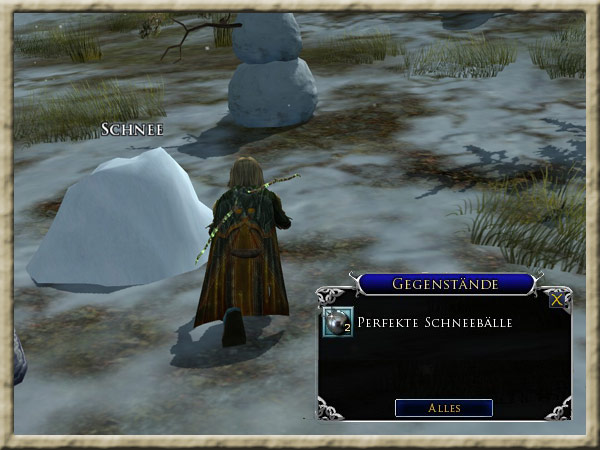
Task: Close the Gegenstände loot window
Action: click(x=556, y=298)
